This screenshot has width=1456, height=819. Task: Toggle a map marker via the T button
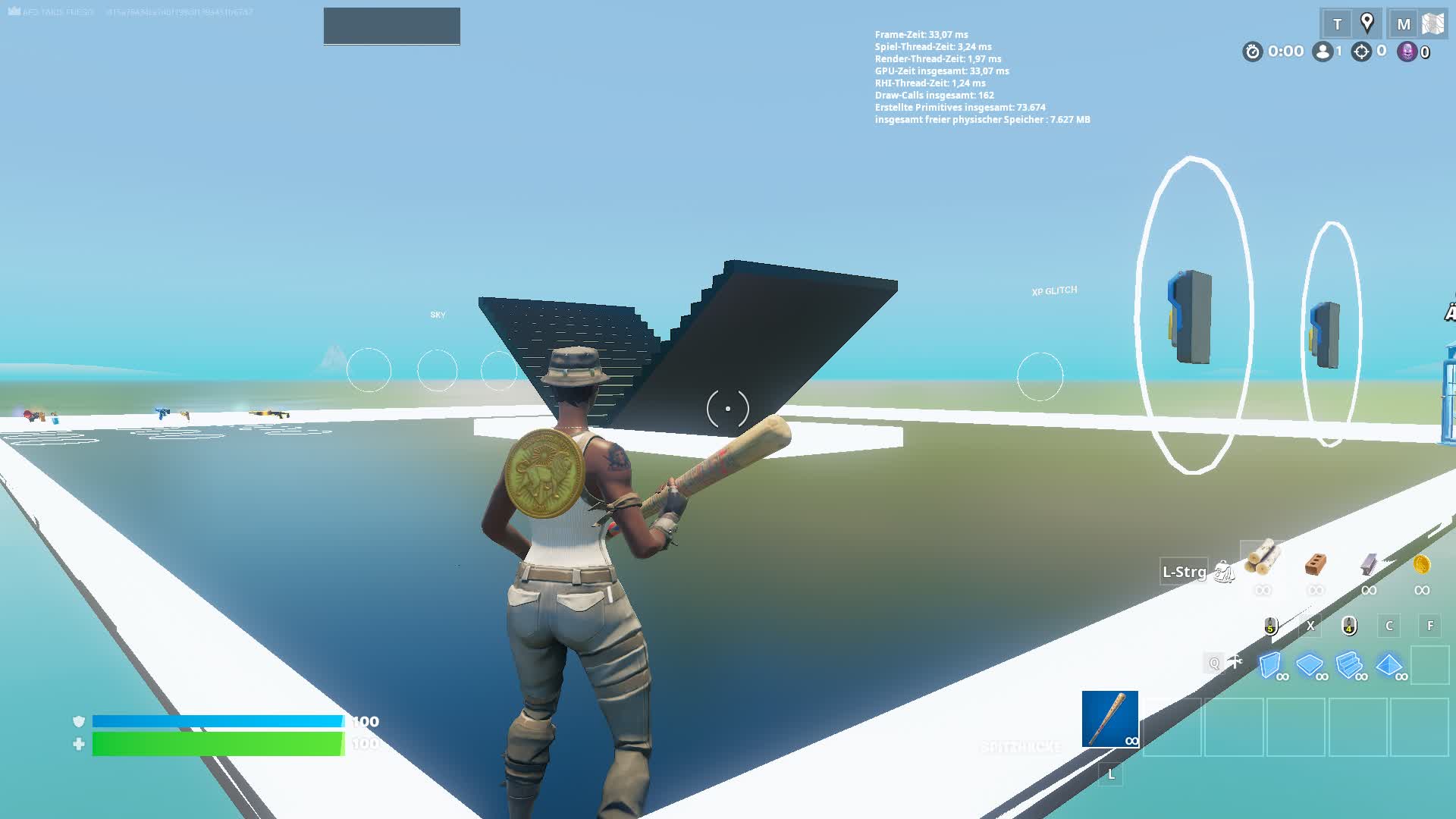coord(1337,24)
